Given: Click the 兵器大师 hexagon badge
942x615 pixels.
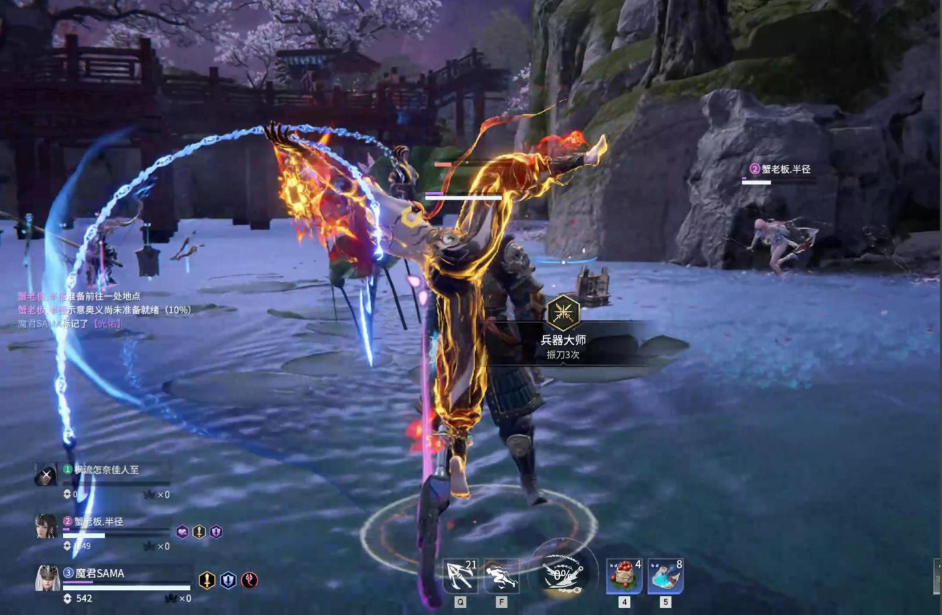Looking at the screenshot, I should (x=566, y=312).
